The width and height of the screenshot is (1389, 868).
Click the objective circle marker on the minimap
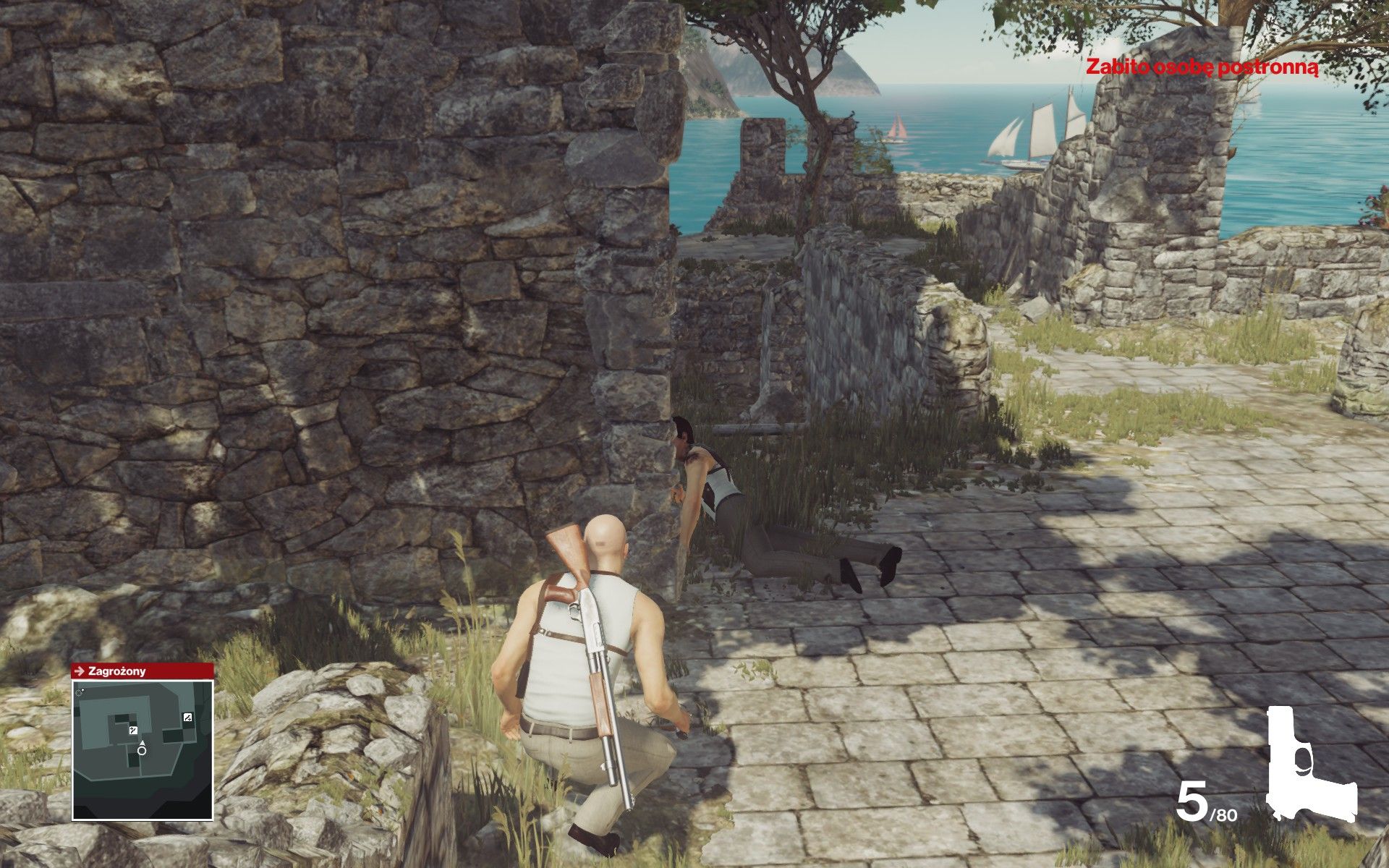(141, 751)
